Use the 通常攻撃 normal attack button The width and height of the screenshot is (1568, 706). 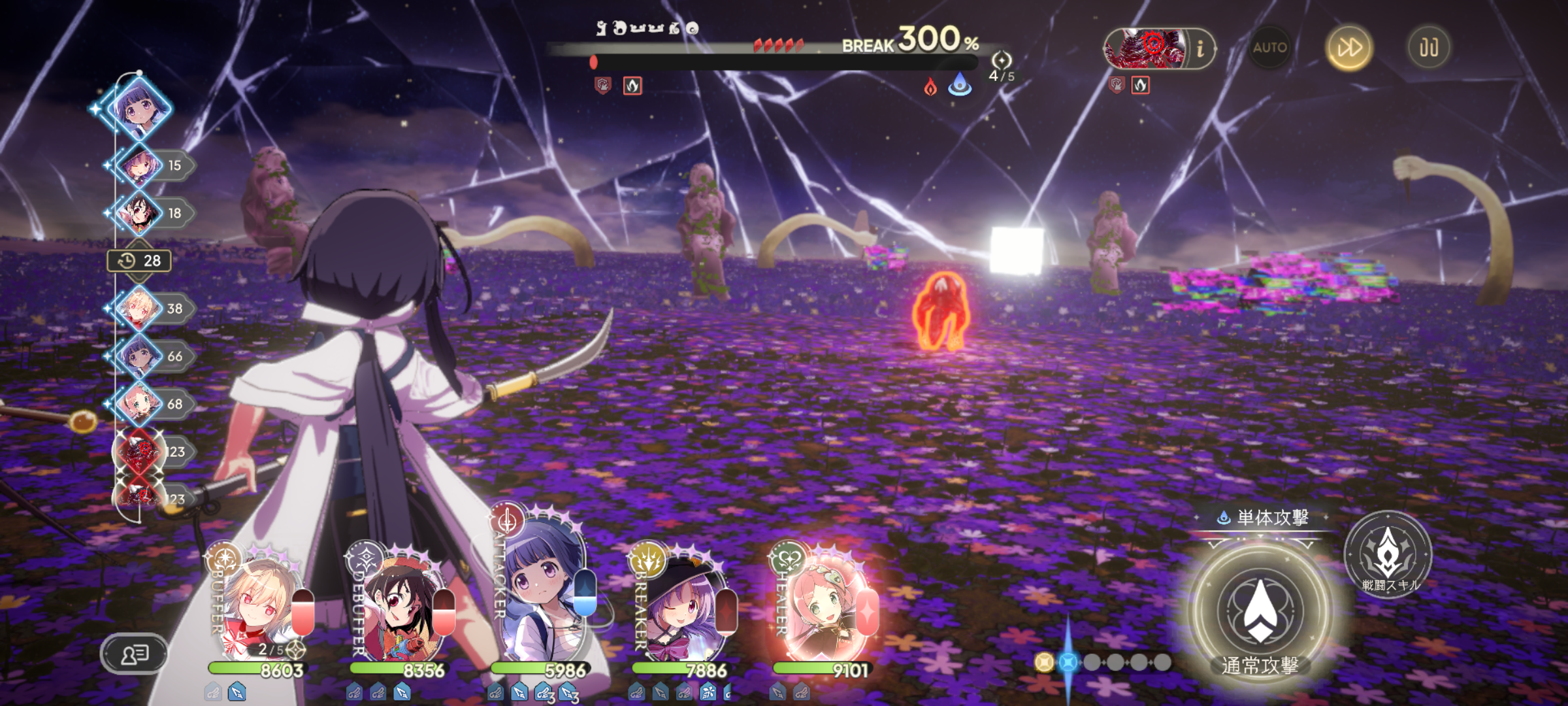point(1260,611)
